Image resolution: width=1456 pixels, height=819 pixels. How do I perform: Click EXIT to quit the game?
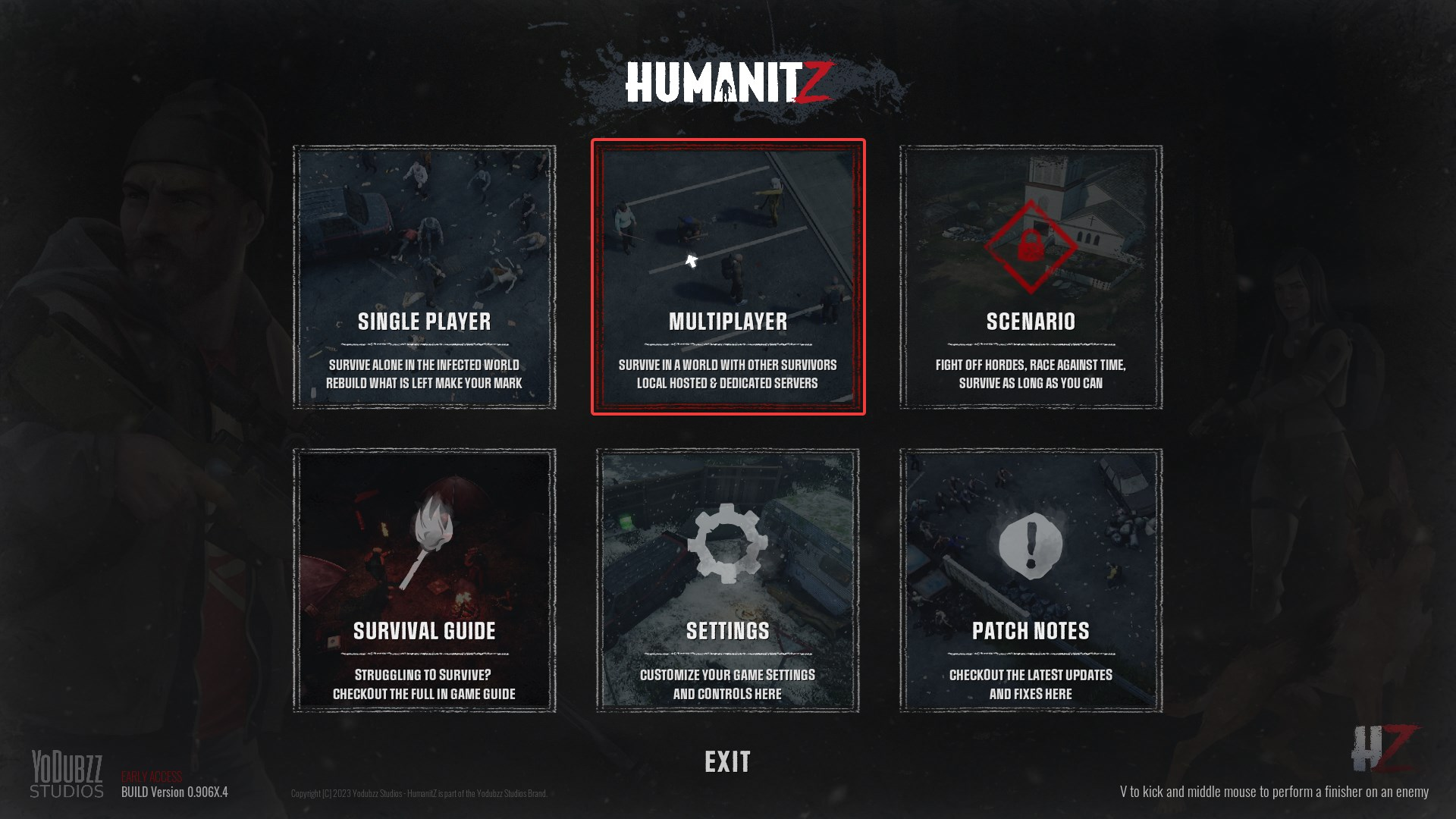pyautogui.click(x=726, y=761)
